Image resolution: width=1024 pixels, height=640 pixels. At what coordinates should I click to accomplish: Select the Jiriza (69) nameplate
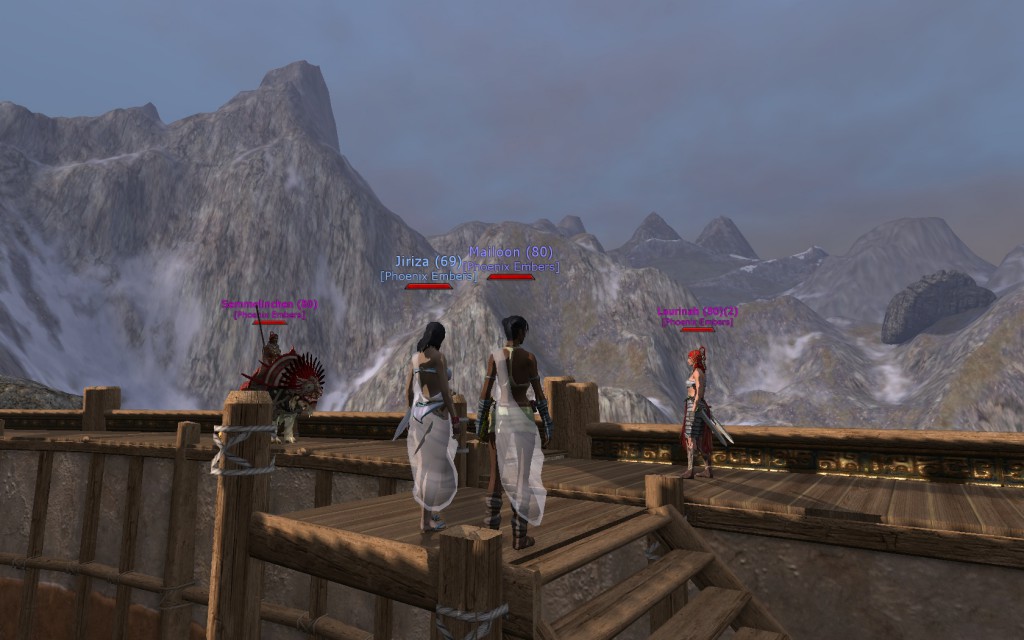tap(428, 262)
